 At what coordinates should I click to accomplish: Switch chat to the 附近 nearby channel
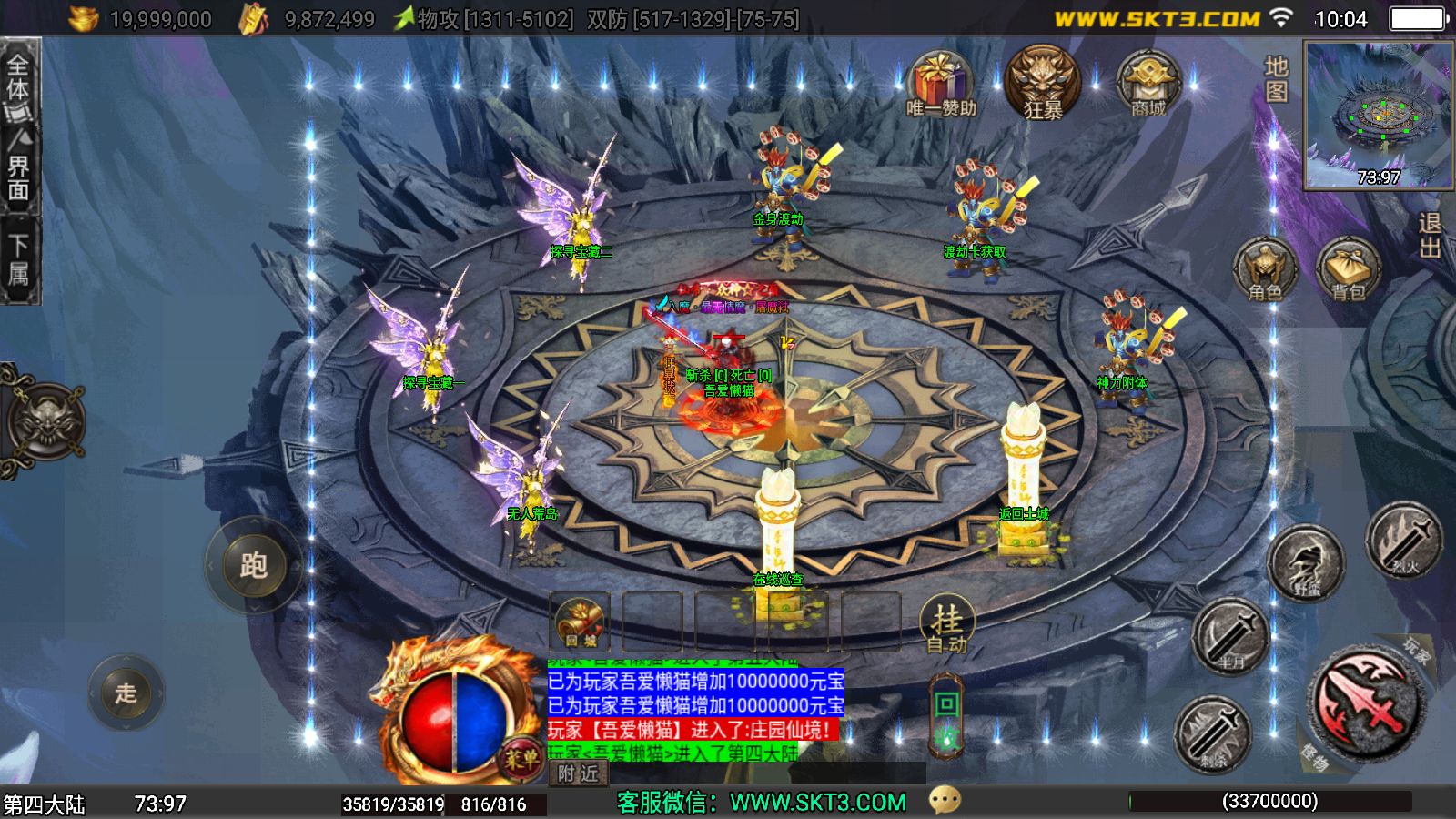pyautogui.click(x=579, y=773)
